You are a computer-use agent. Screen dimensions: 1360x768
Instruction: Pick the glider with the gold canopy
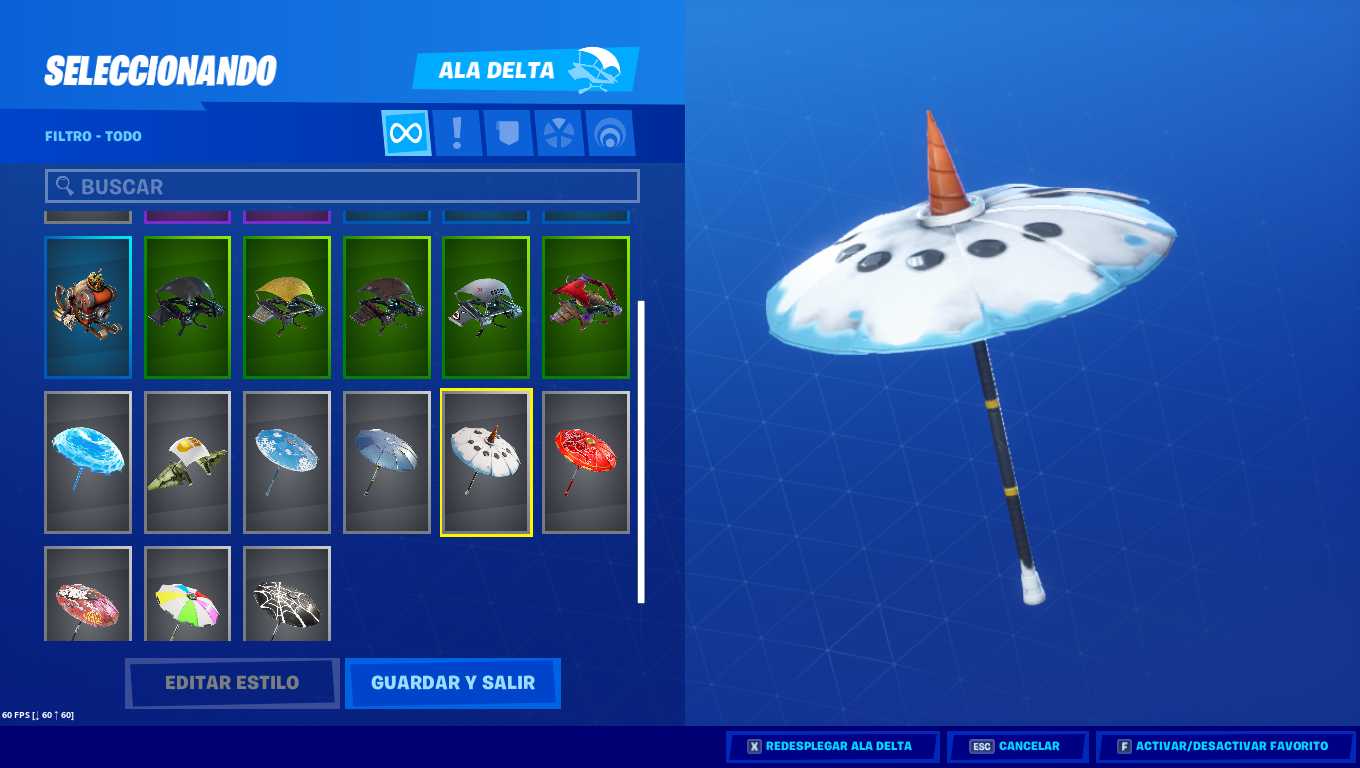point(287,308)
